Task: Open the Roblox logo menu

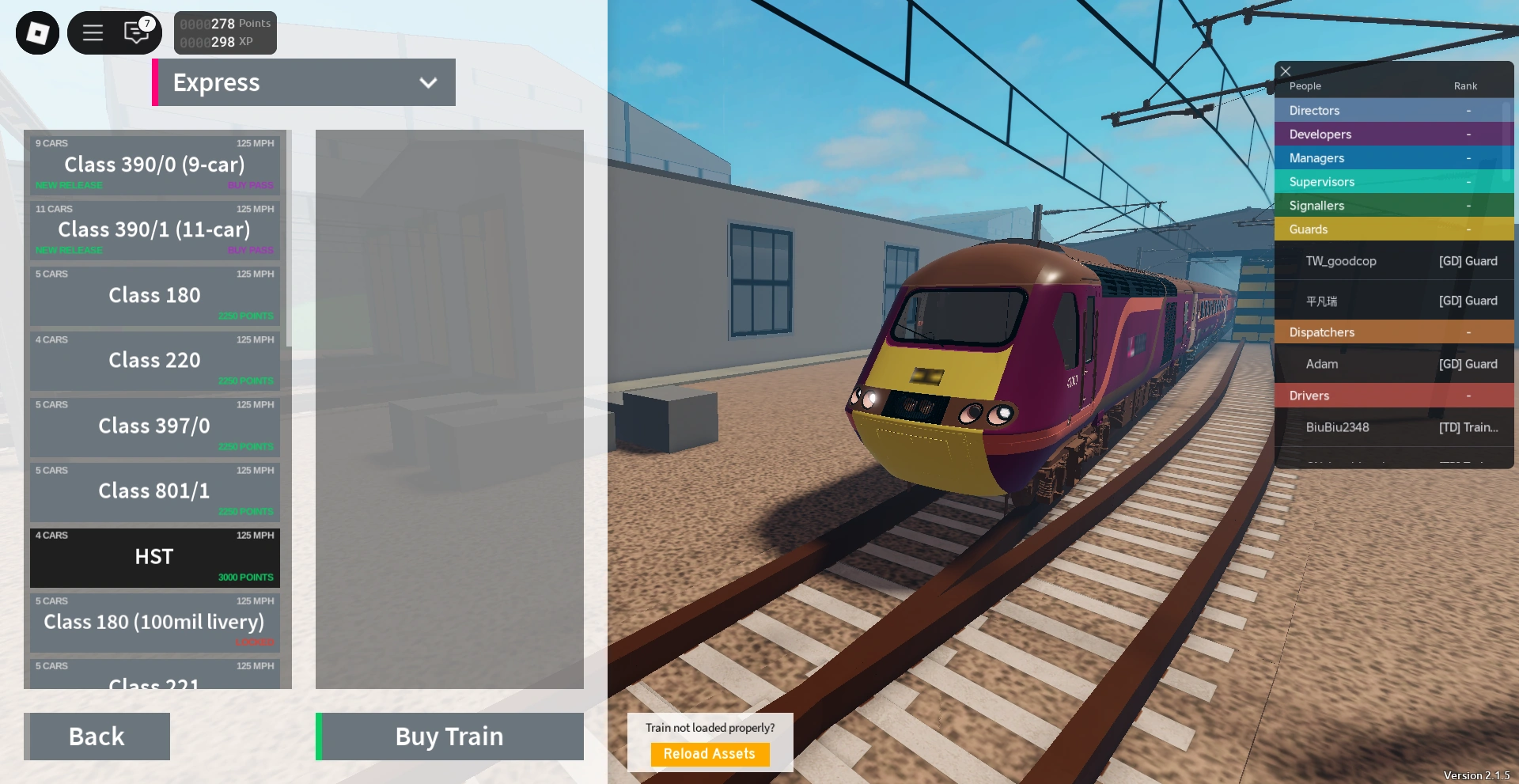Action: (x=36, y=32)
